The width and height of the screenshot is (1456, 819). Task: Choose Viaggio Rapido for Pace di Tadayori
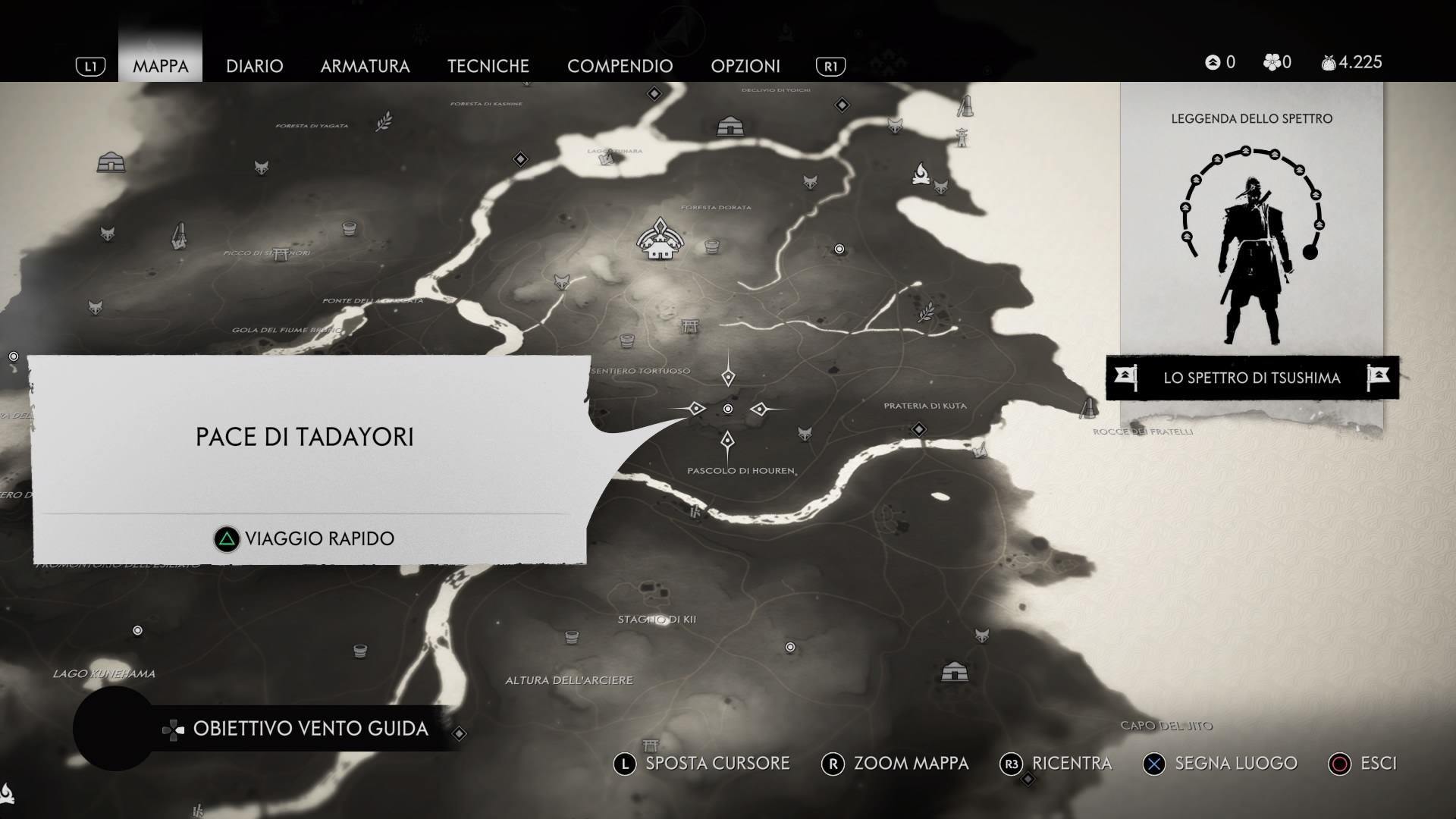[304, 538]
